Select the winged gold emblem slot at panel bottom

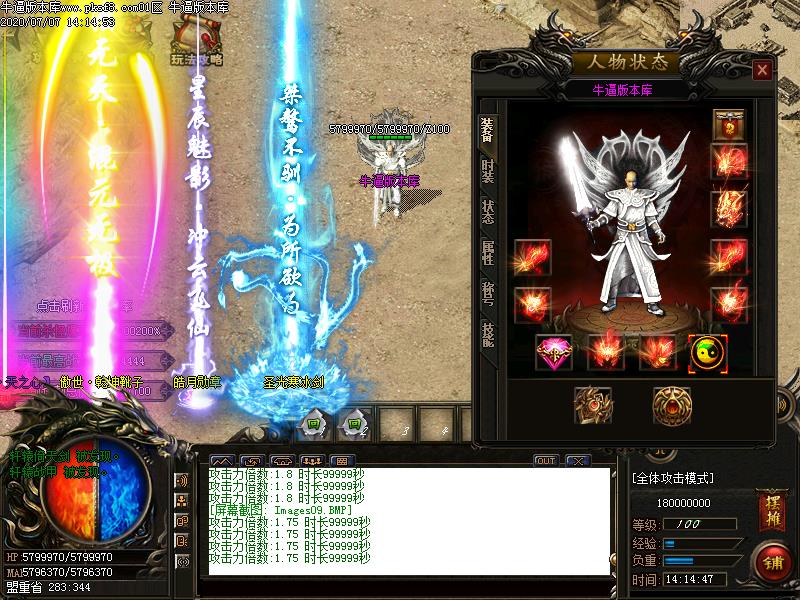[x=592, y=406]
